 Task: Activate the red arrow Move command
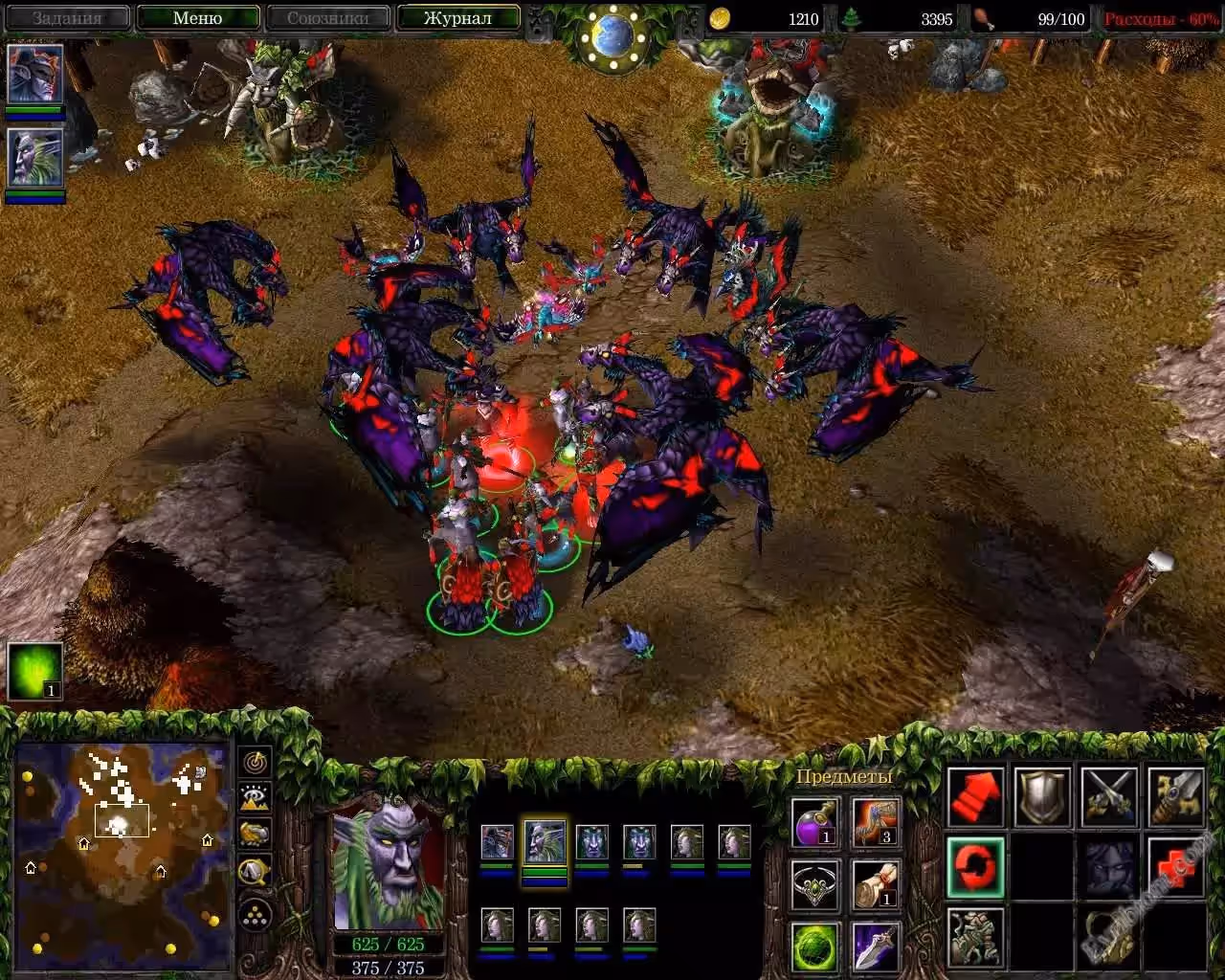pyautogui.click(x=976, y=796)
